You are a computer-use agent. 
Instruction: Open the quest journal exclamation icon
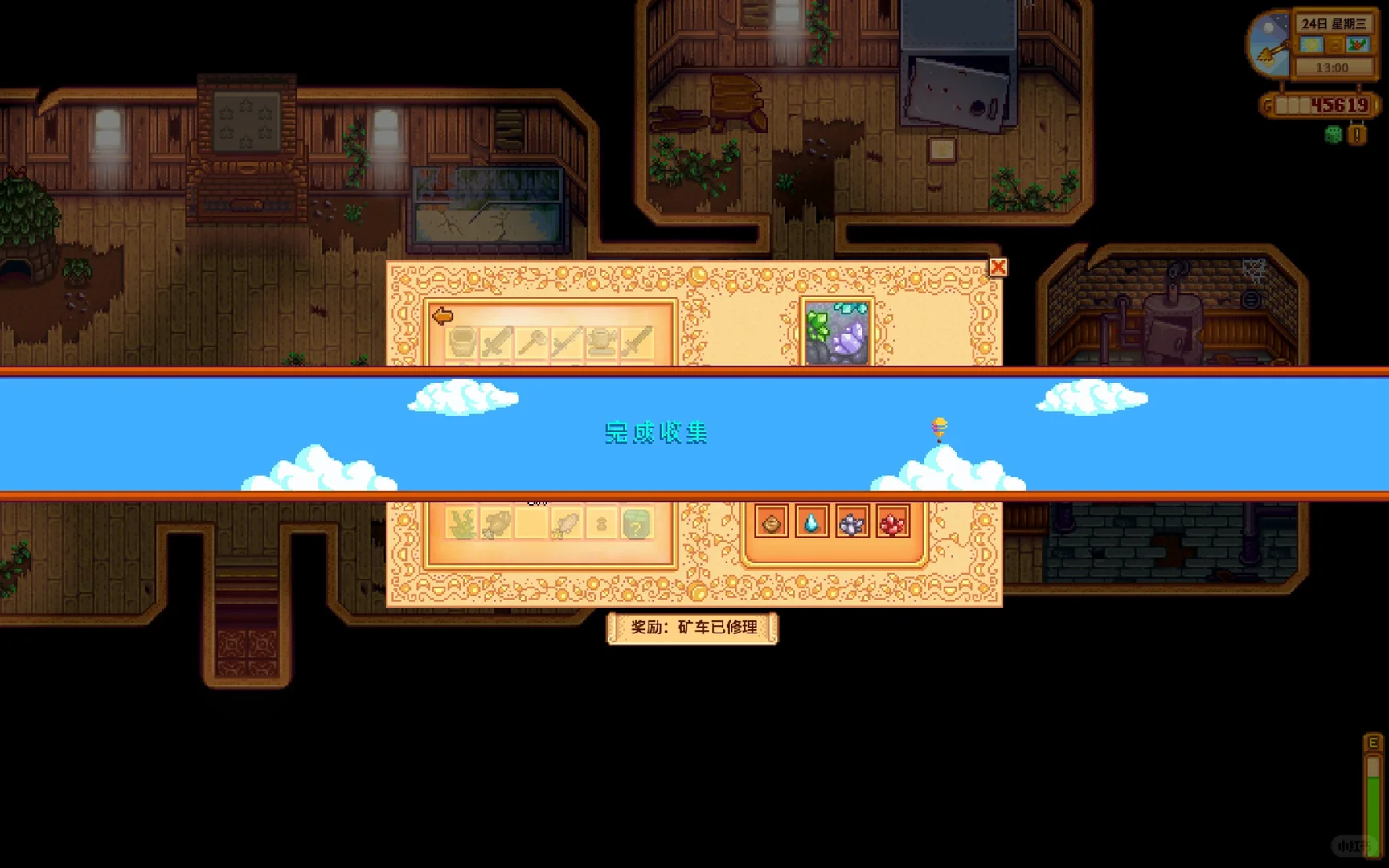click(x=1357, y=134)
